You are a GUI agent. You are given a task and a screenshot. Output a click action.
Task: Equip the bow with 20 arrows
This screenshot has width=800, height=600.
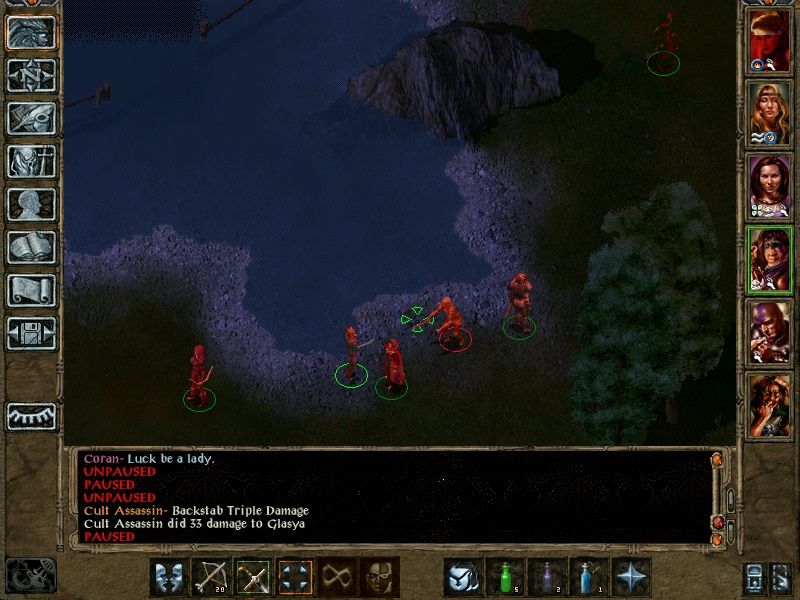point(211,577)
